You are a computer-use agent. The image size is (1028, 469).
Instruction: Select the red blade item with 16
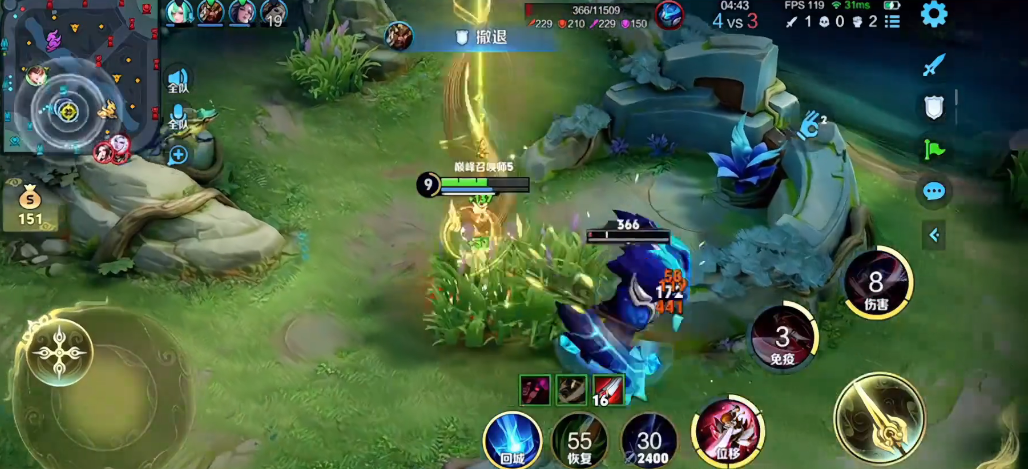click(x=607, y=389)
